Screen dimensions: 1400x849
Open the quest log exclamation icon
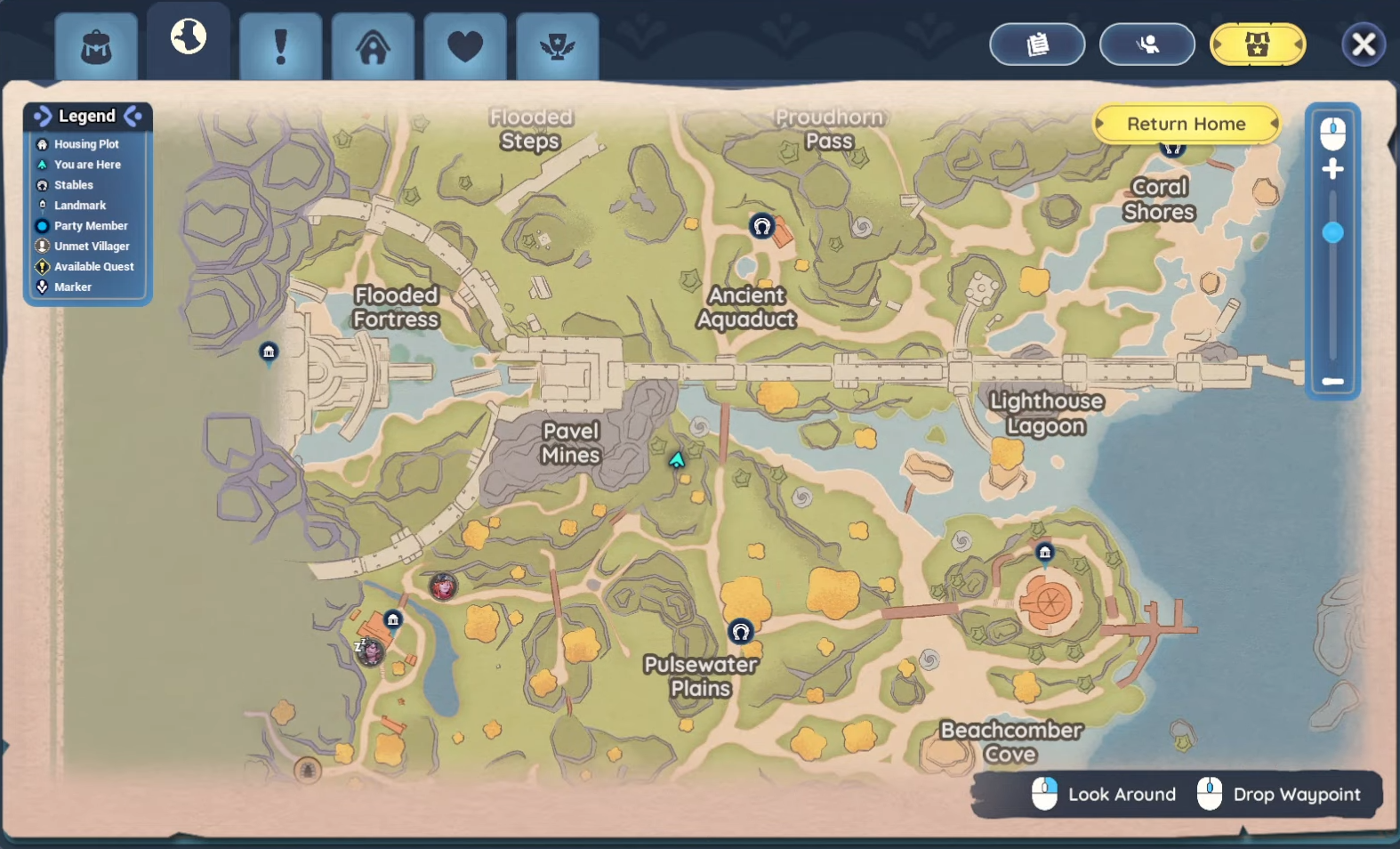(281, 46)
